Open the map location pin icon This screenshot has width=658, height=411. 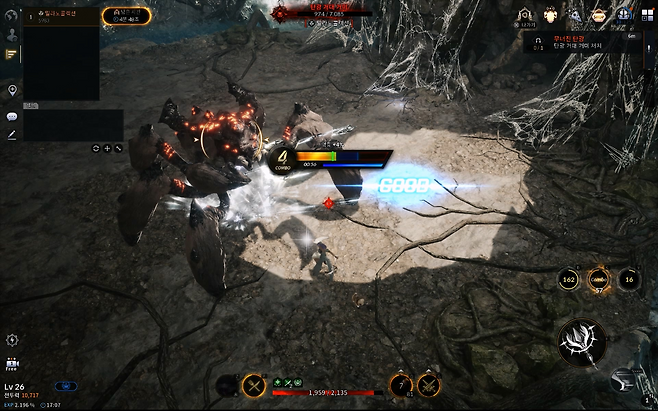tap(12, 91)
